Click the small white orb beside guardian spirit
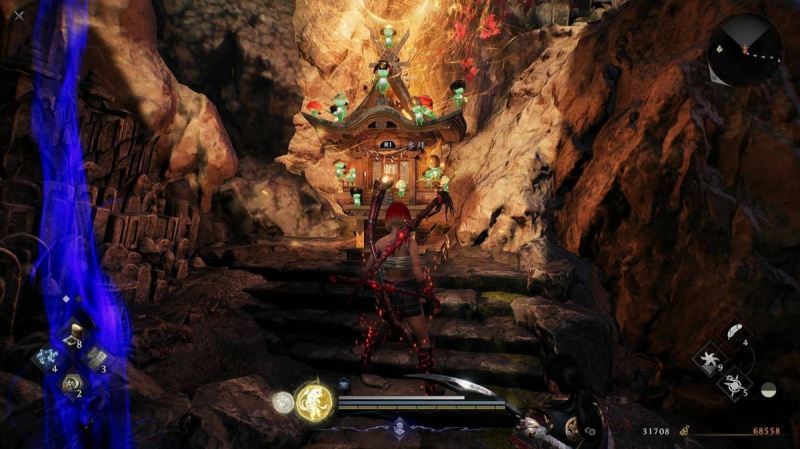Viewport: 800px width, 449px height. (x=283, y=402)
